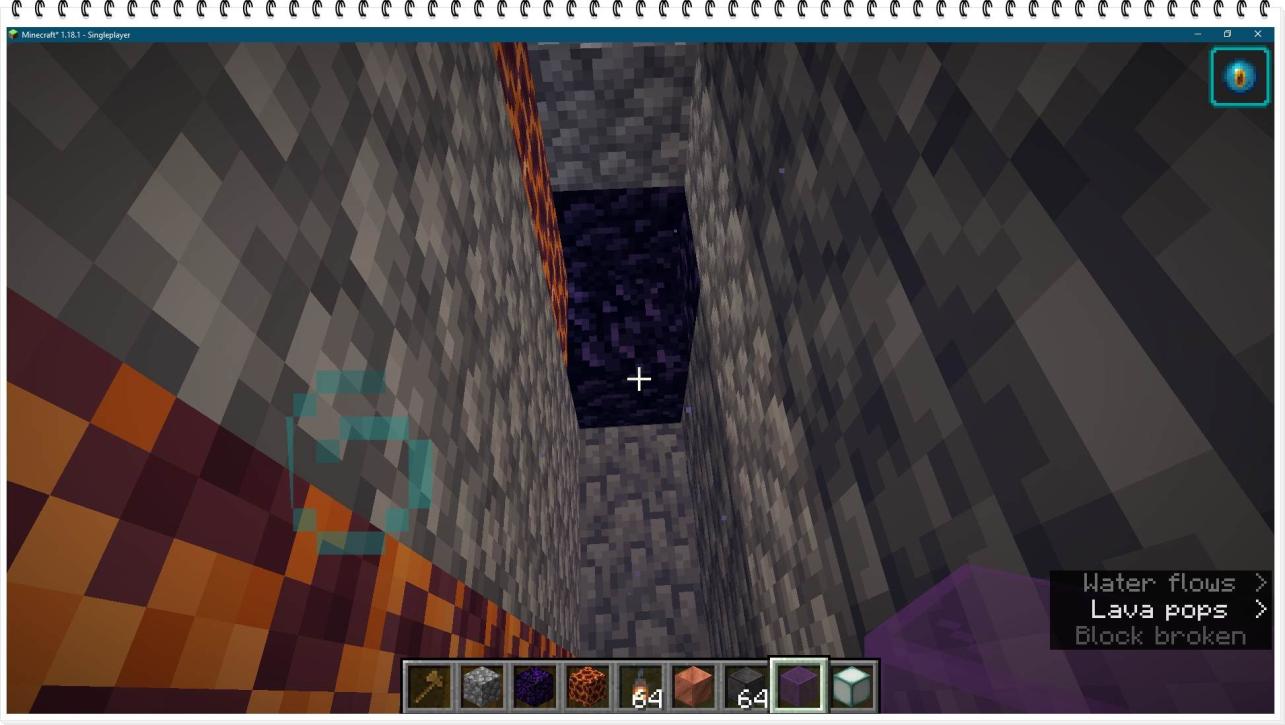Choose the dark stone block stack of 64
This screenshot has height=725, width=1285.
(746, 687)
